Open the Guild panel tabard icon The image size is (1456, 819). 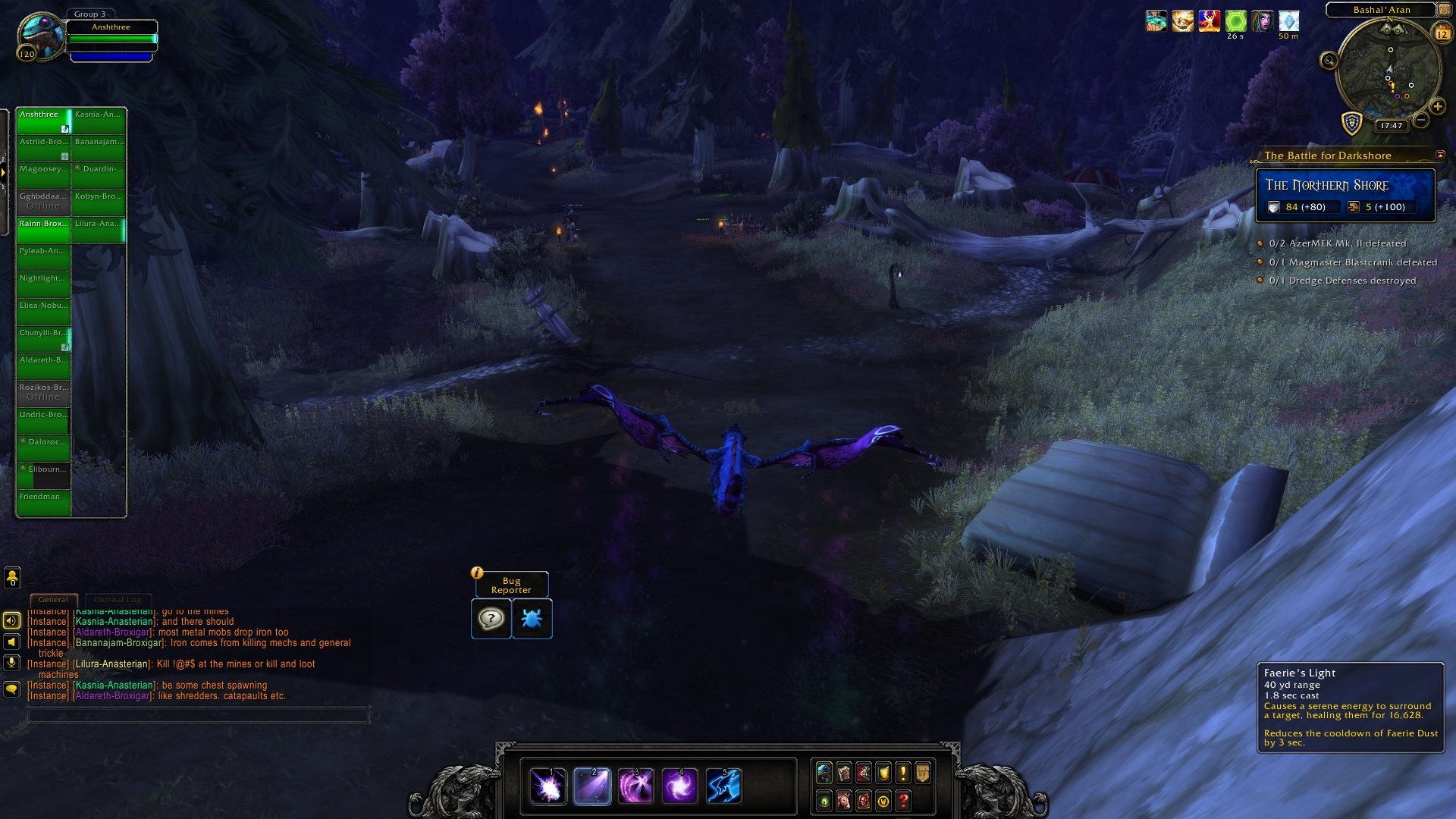coord(922,773)
